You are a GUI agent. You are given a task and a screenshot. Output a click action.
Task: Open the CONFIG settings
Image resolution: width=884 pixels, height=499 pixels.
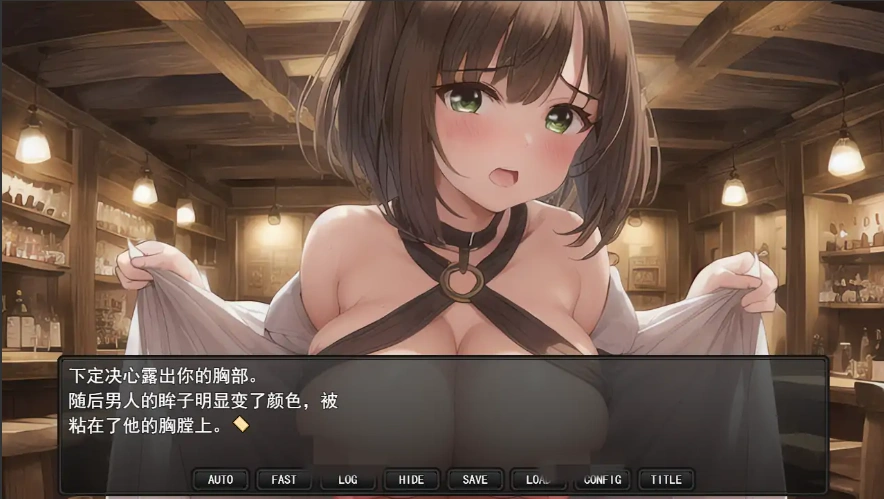602,480
